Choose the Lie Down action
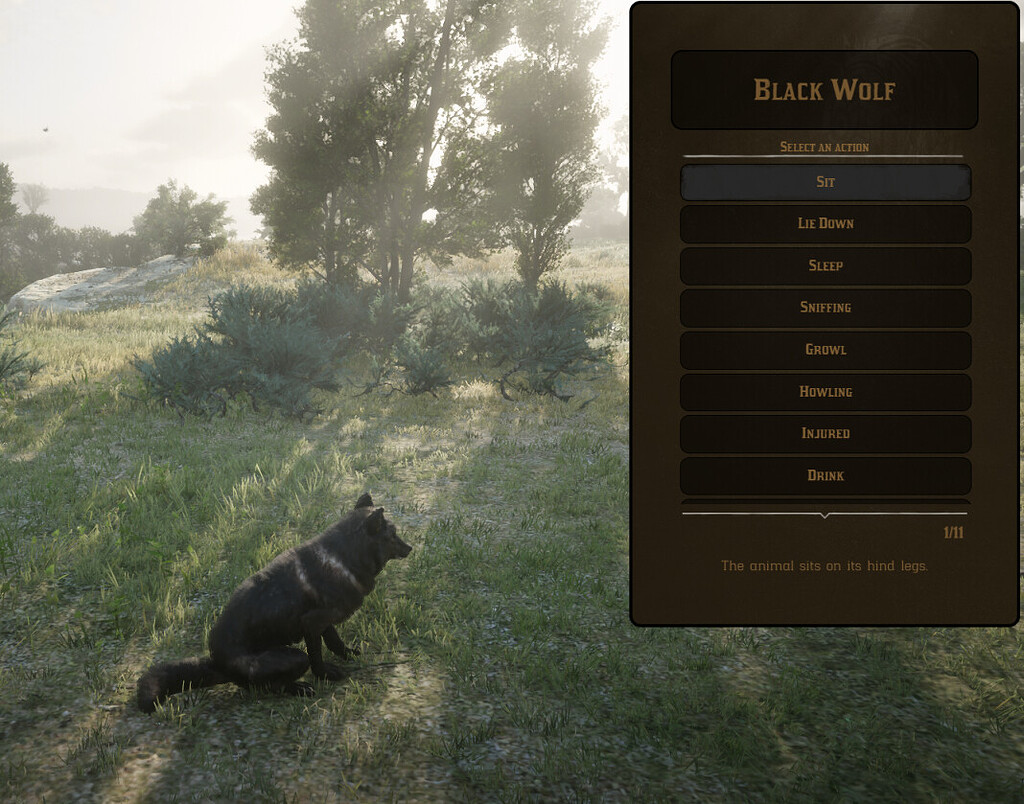 point(825,224)
